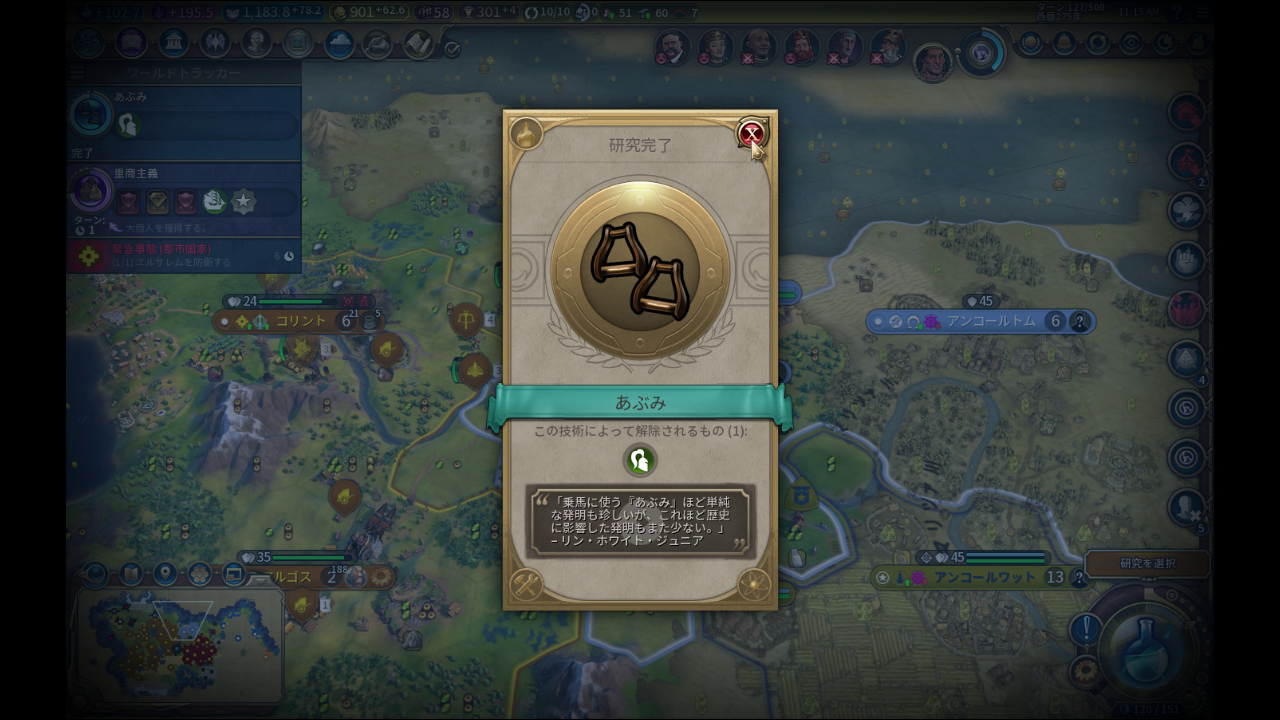Screen dimensions: 1280x720
Task: Click the 研究を選択 notification label
Action: (1147, 563)
